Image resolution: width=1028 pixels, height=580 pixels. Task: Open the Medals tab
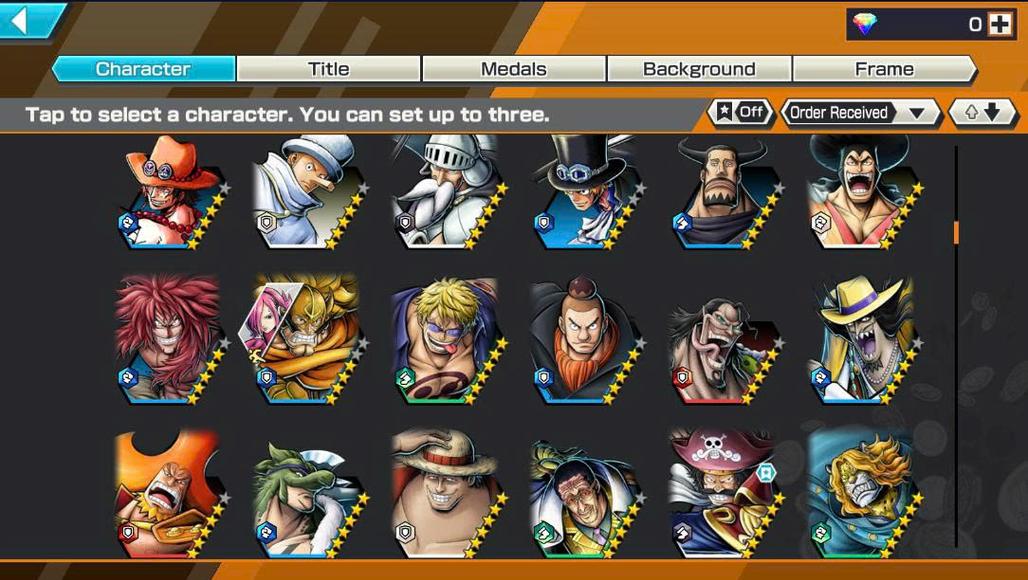(513, 69)
